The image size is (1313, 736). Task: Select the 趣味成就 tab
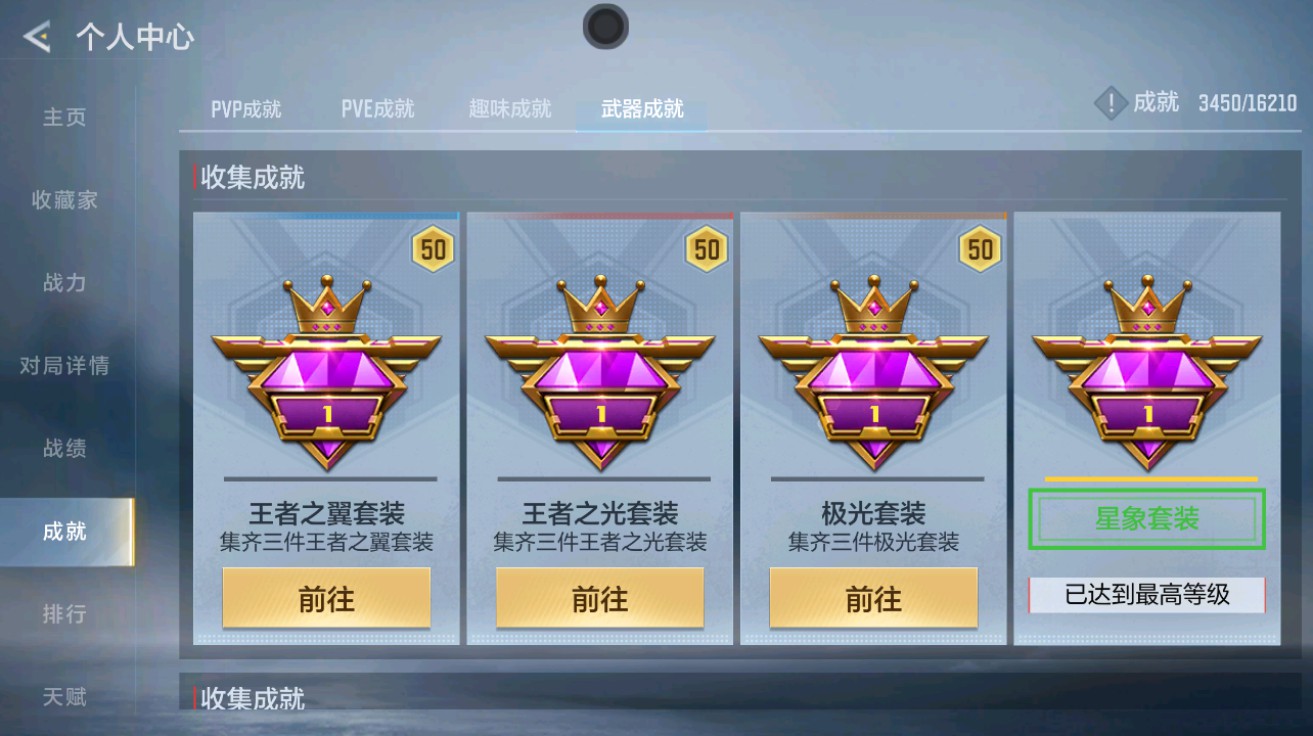[512, 110]
